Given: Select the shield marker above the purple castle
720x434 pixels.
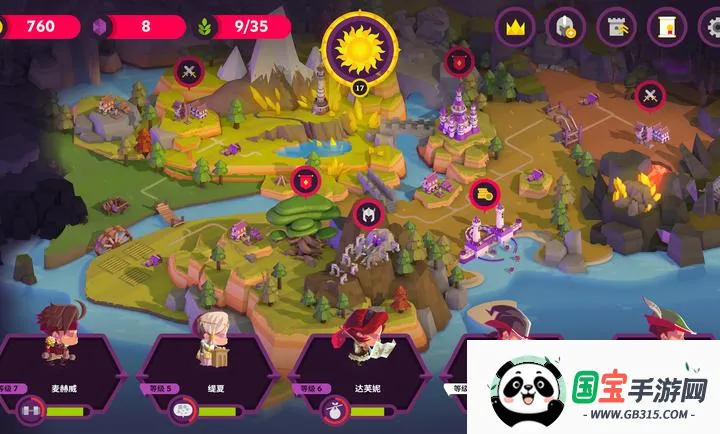Looking at the screenshot, I should coord(459,61).
